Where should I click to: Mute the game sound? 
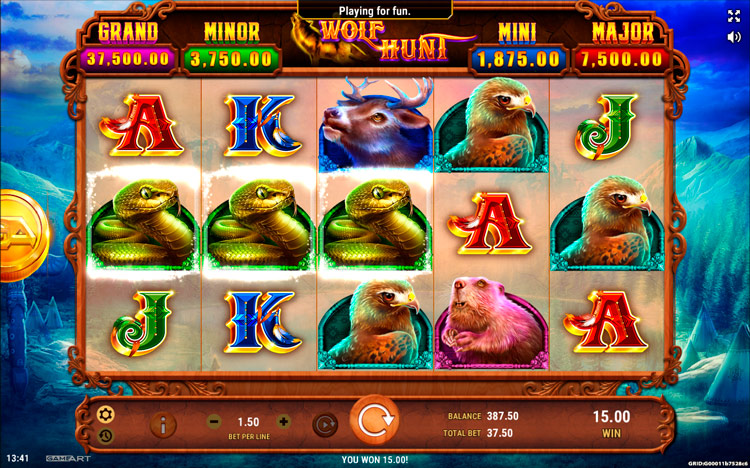pyautogui.click(x=734, y=37)
